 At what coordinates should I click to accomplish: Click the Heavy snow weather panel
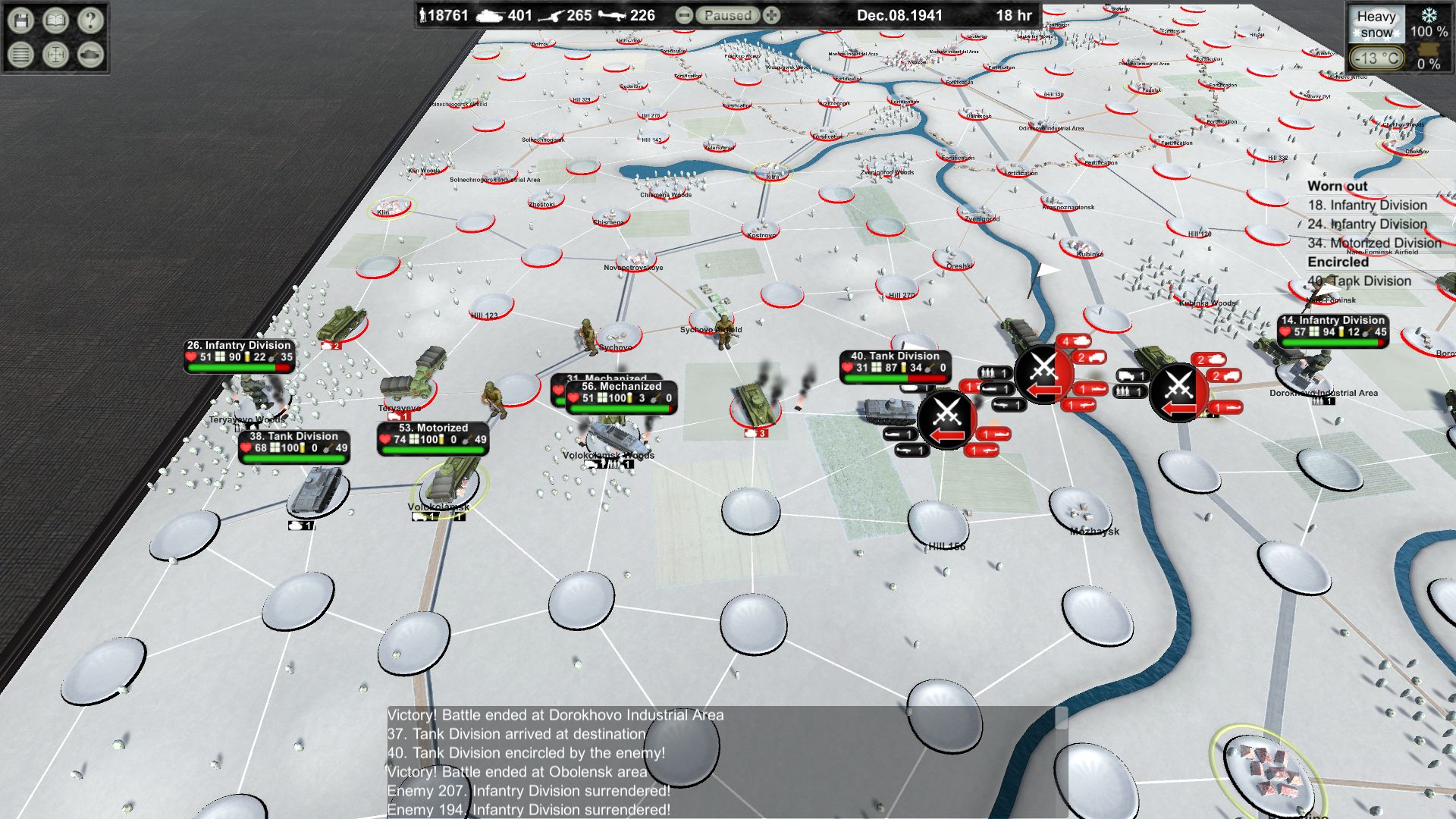coord(1376,24)
